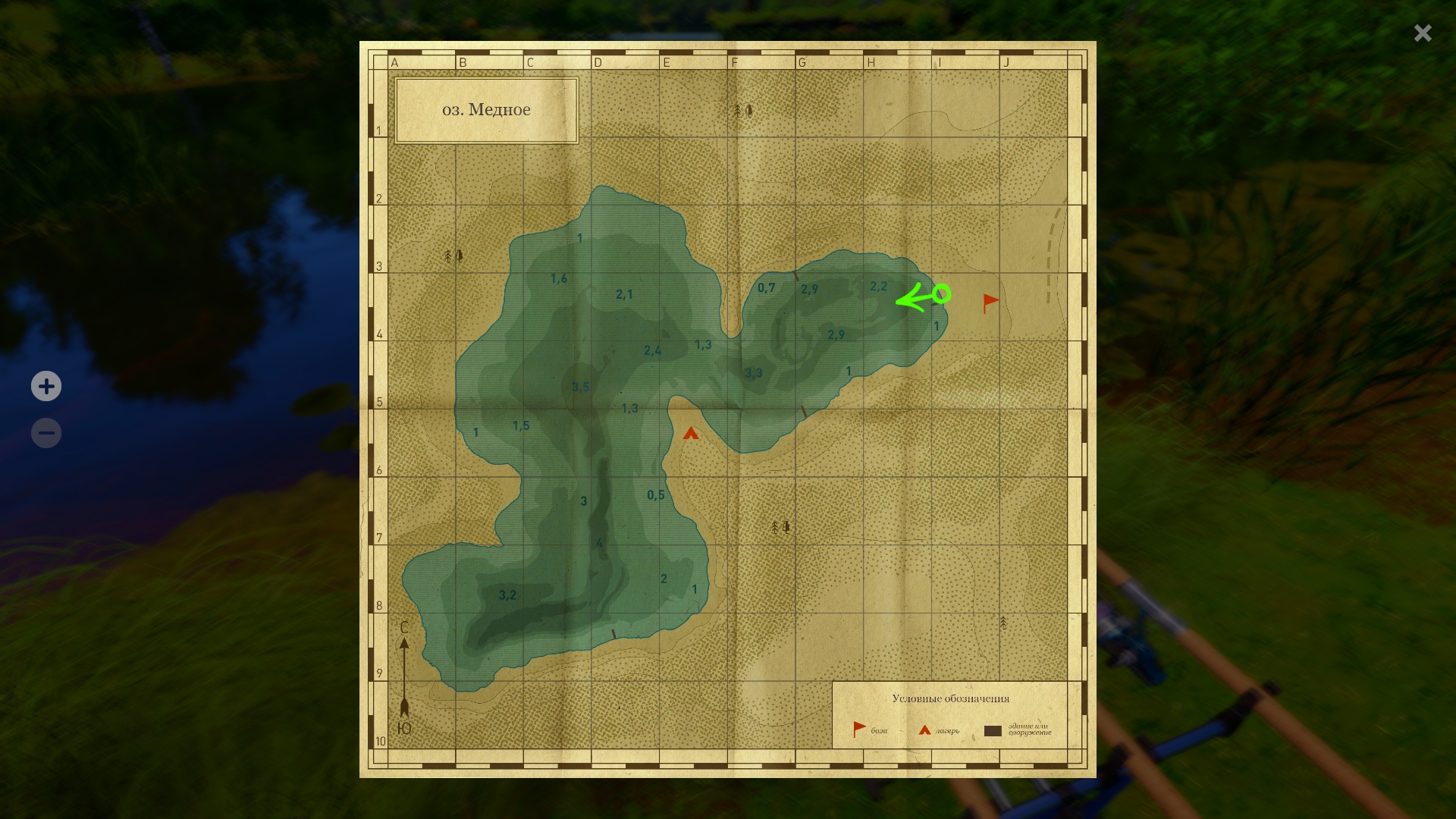Click the red camp tent marker on the map
Screen dimensions: 1456x819
pyautogui.click(x=690, y=434)
